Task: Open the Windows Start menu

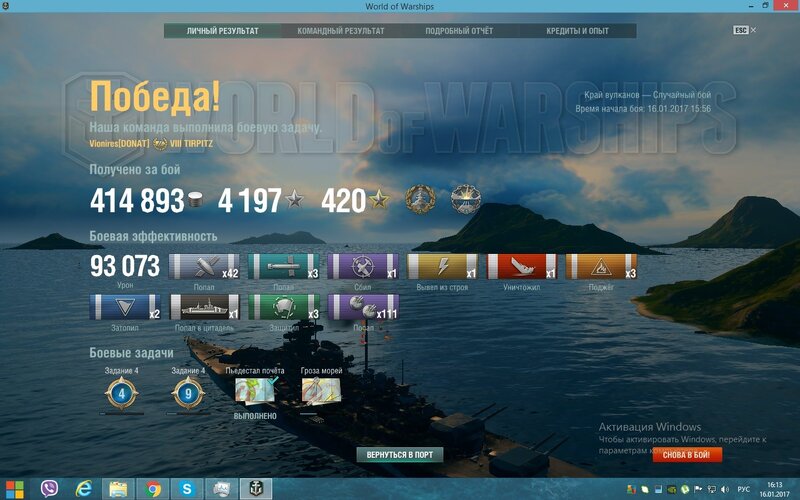Action: pos(14,489)
